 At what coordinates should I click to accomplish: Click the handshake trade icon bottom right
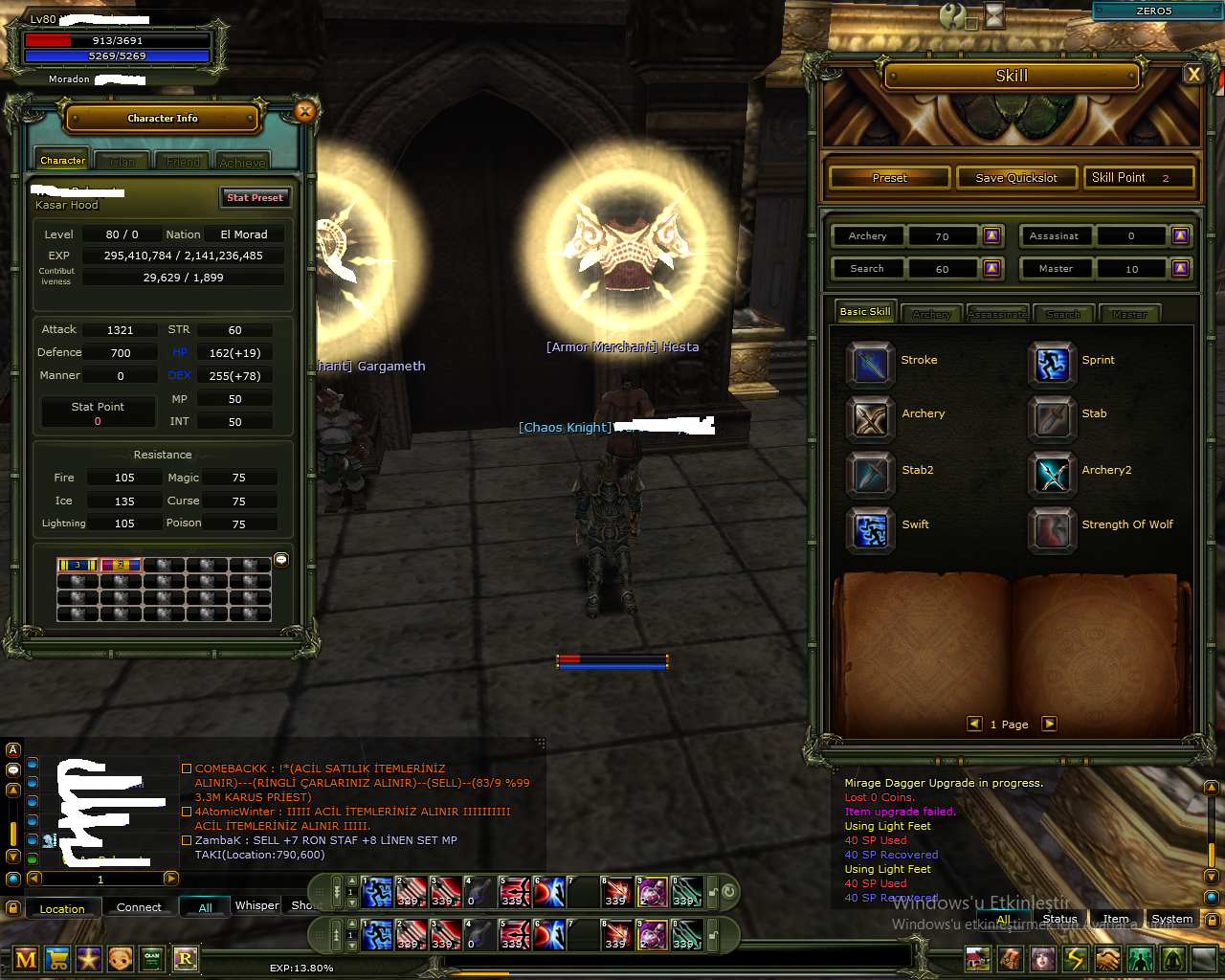click(x=1107, y=959)
